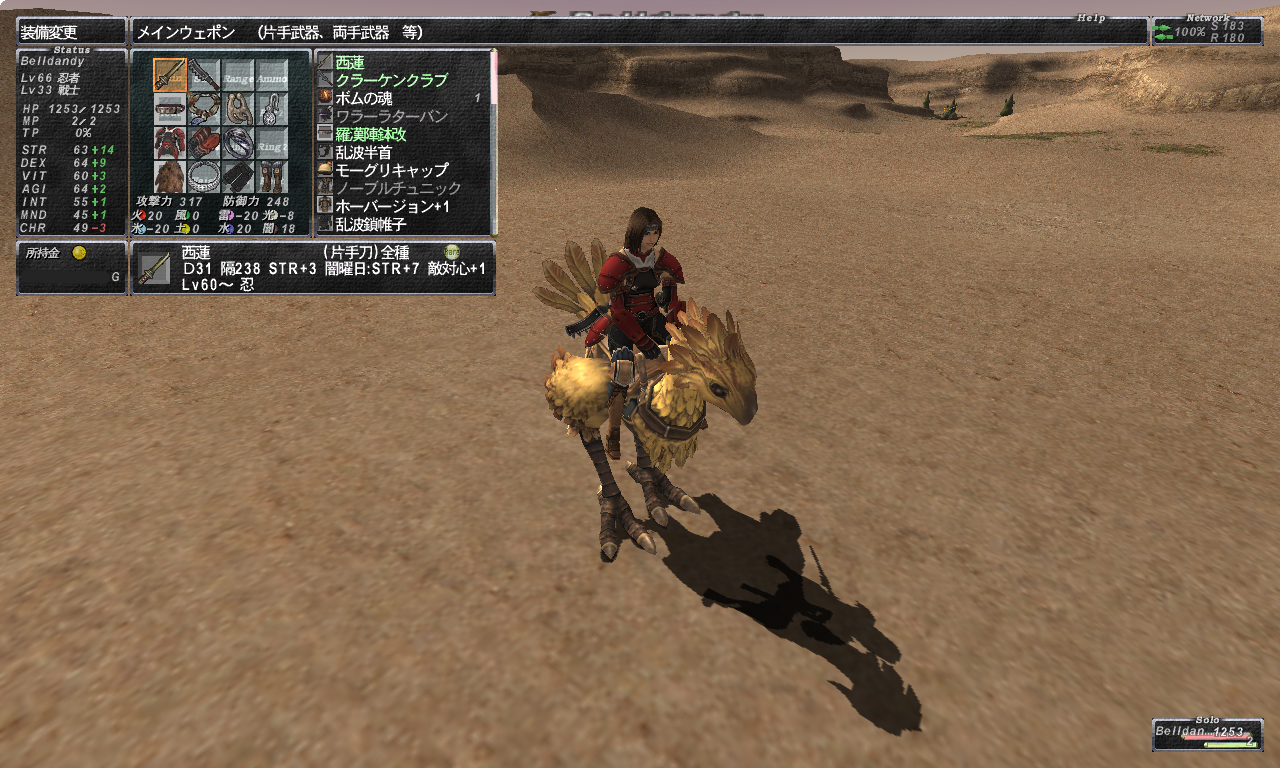Screen dimensions: 1280x768
Task: Choose ホーバージョン+1 from the list
Action: coord(391,206)
